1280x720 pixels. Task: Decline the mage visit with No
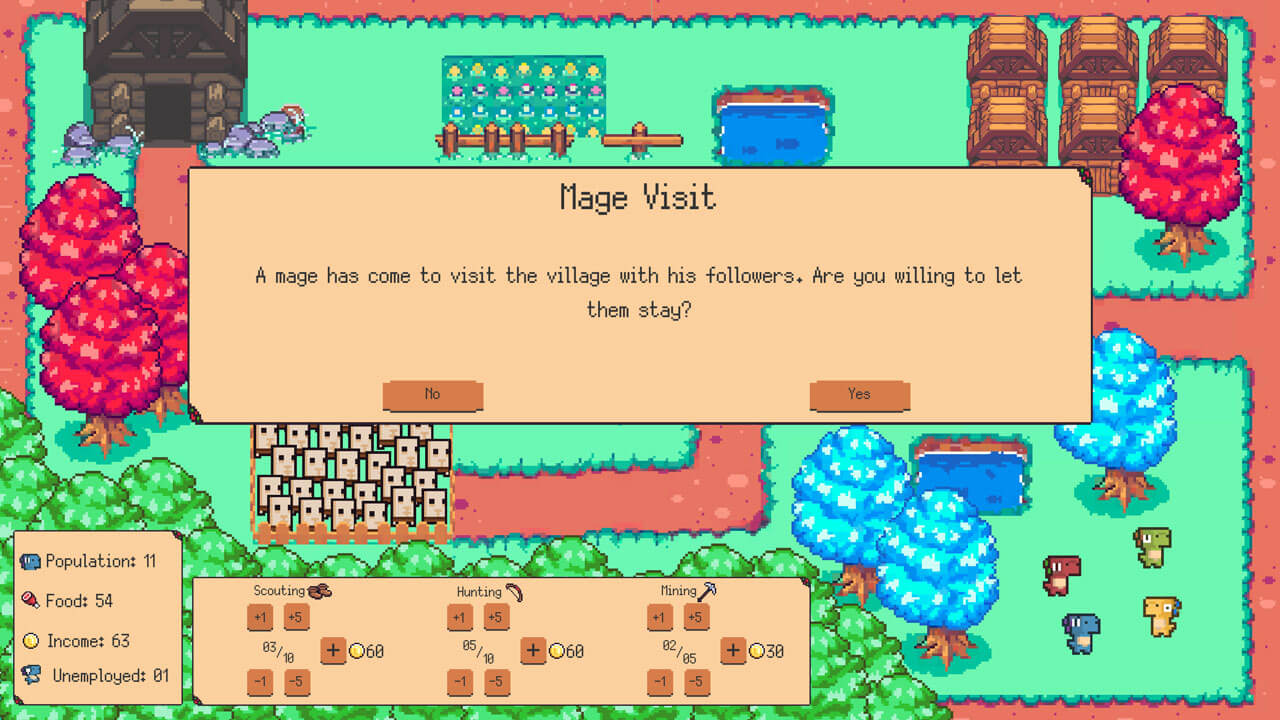tap(432, 395)
